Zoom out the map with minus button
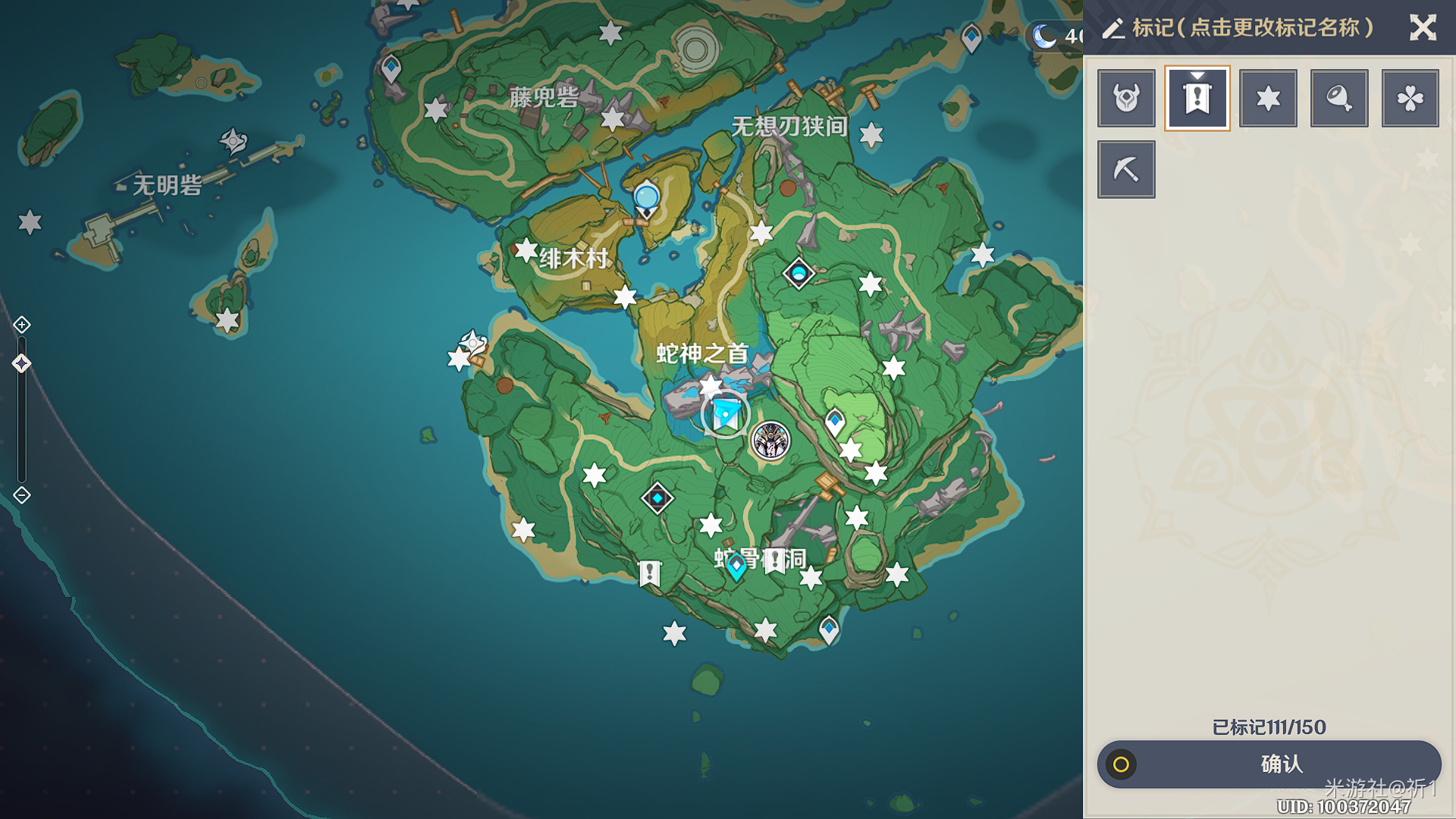Viewport: 1456px width, 819px height. pos(22,495)
